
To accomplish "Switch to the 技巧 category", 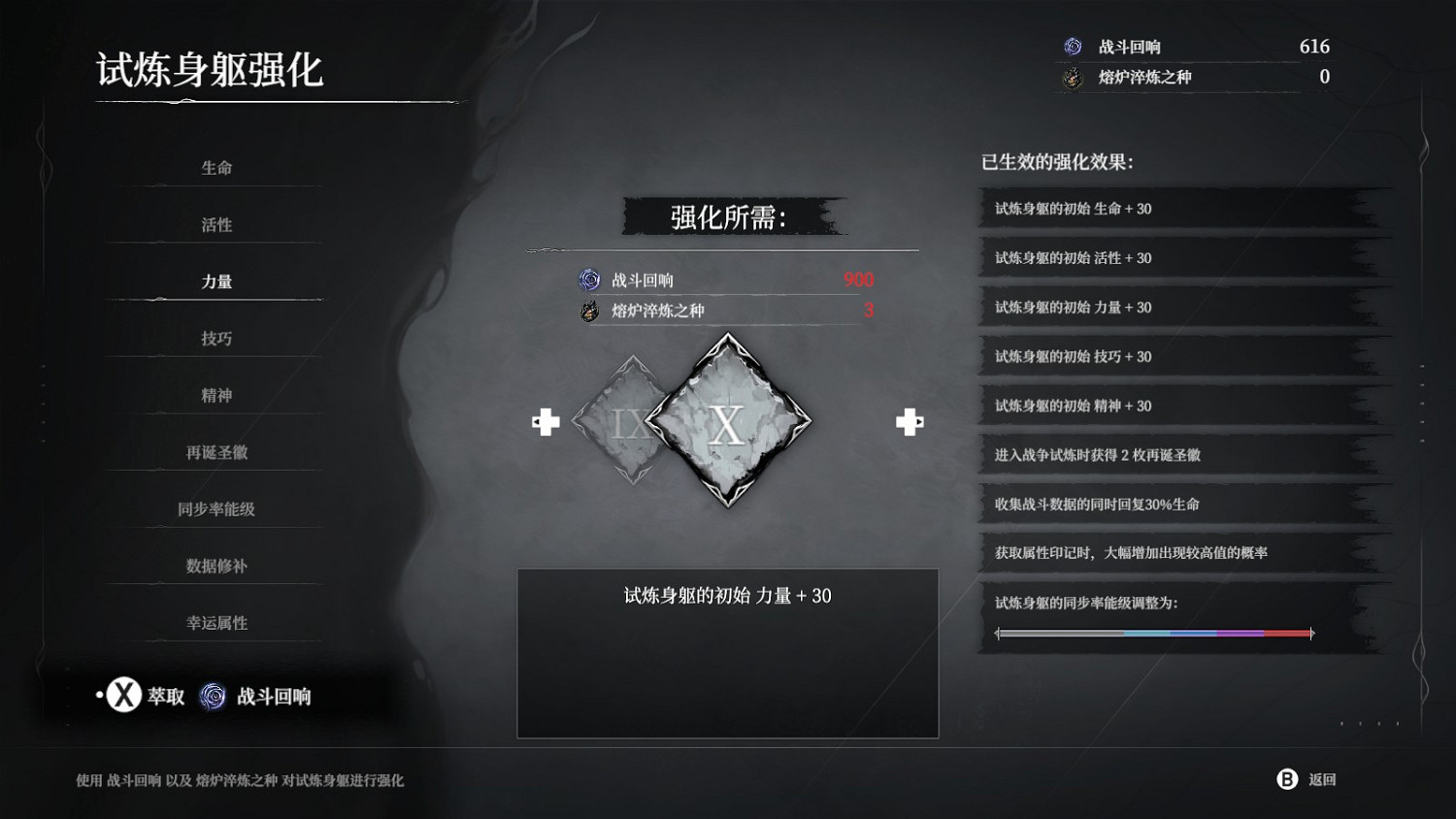I will (215, 337).
